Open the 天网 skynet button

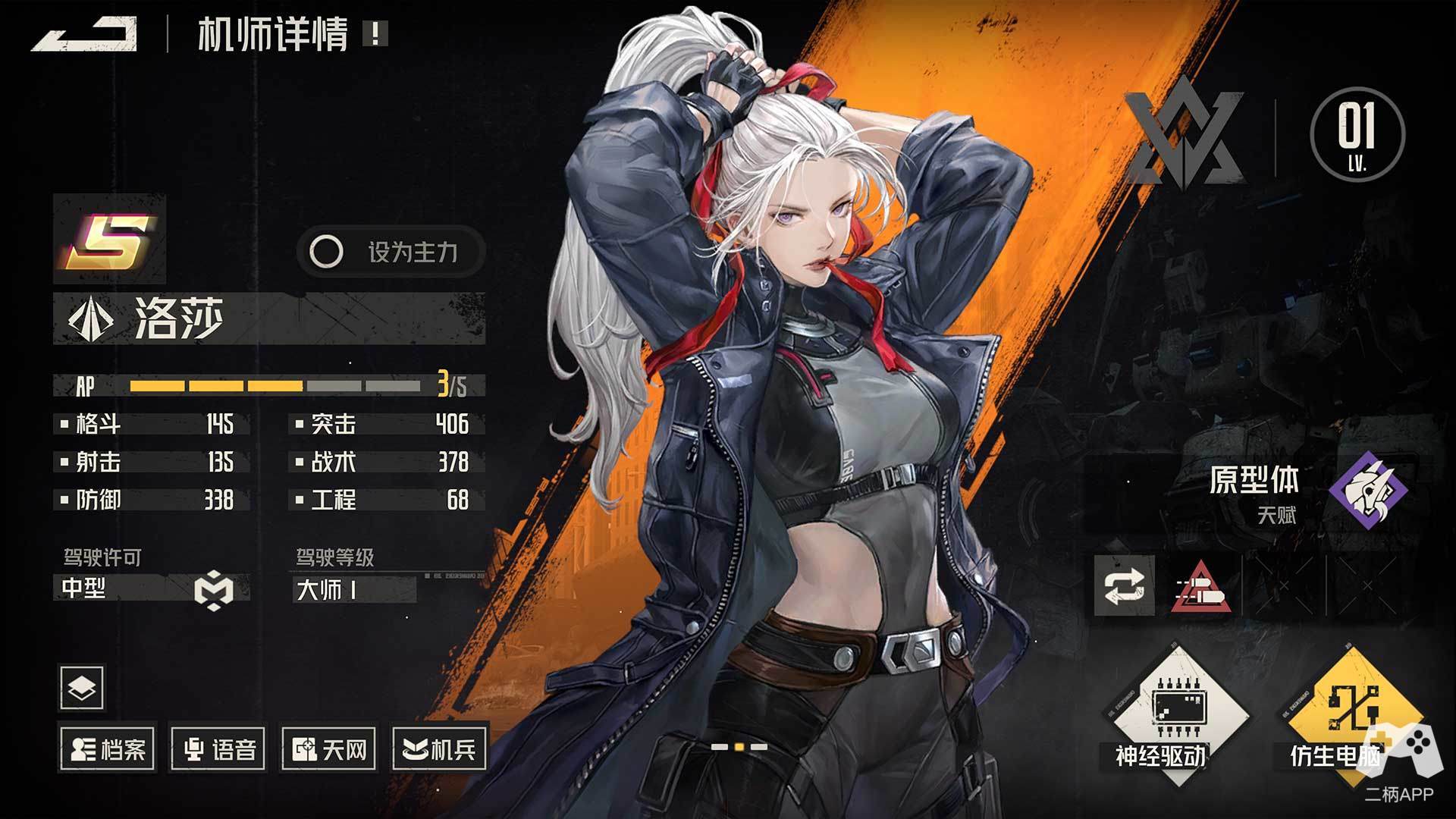(329, 749)
